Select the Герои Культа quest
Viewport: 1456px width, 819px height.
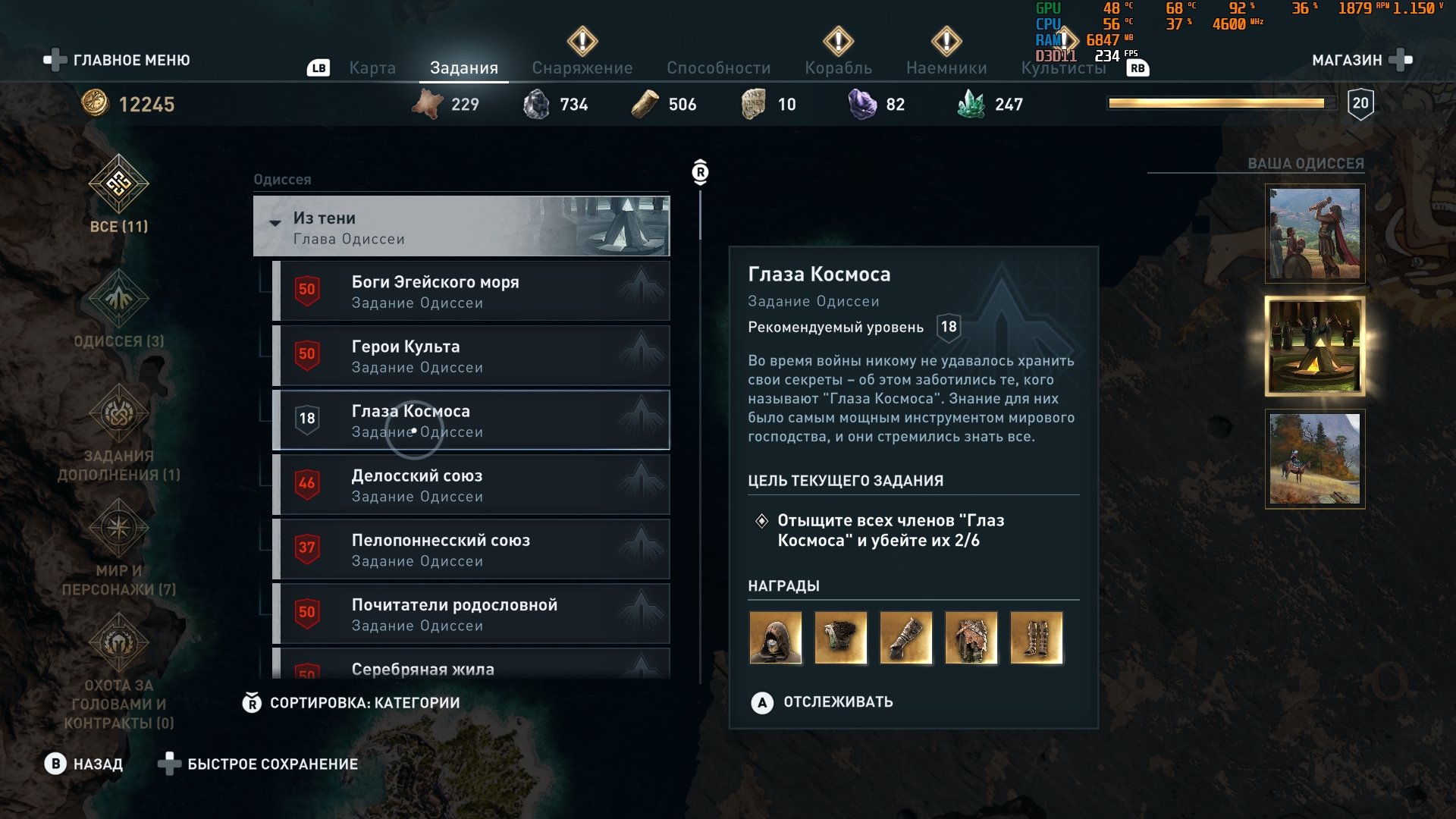tap(470, 356)
